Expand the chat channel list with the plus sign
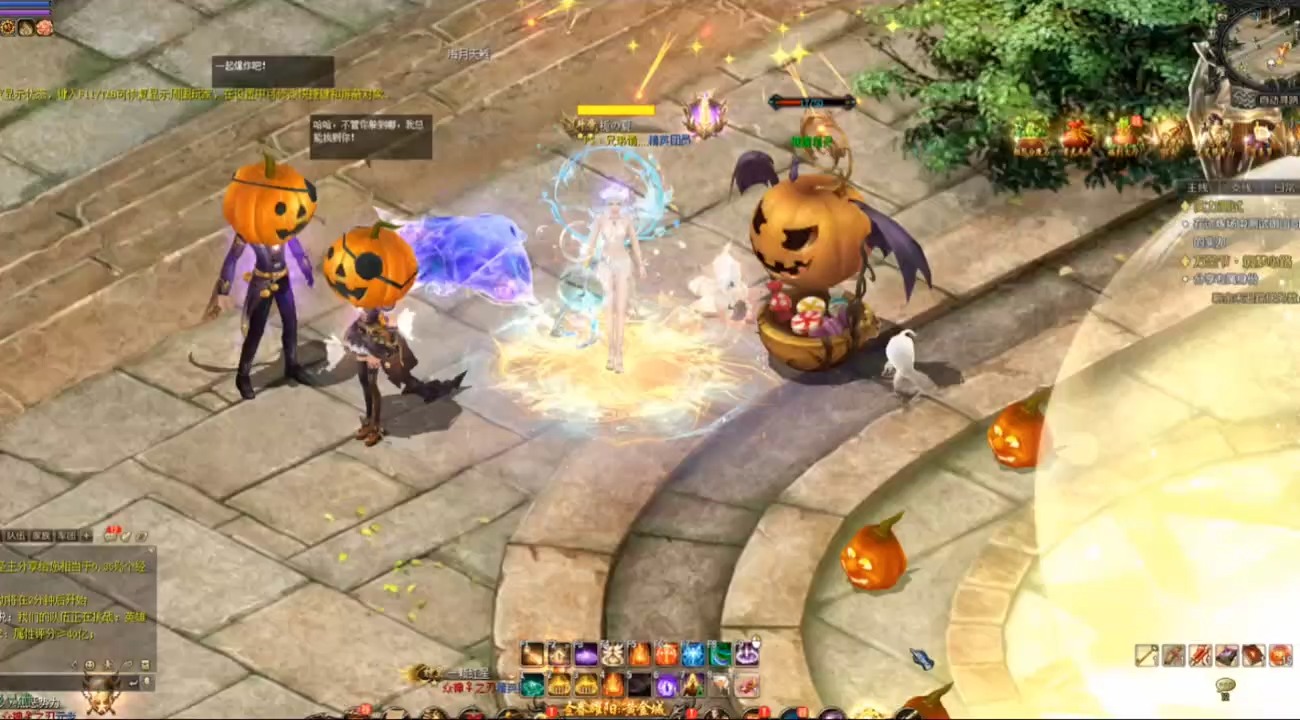The width and height of the screenshot is (1300, 720). coord(86,536)
